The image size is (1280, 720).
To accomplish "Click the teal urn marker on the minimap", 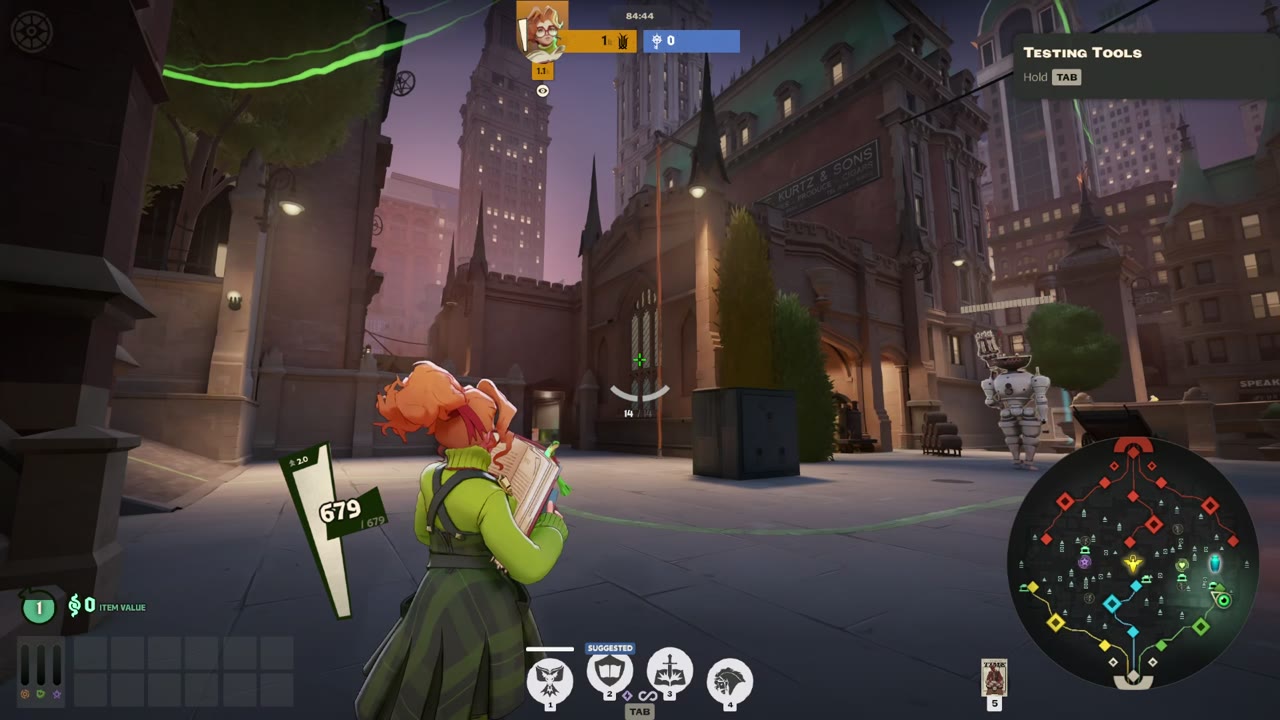I will click(1215, 563).
